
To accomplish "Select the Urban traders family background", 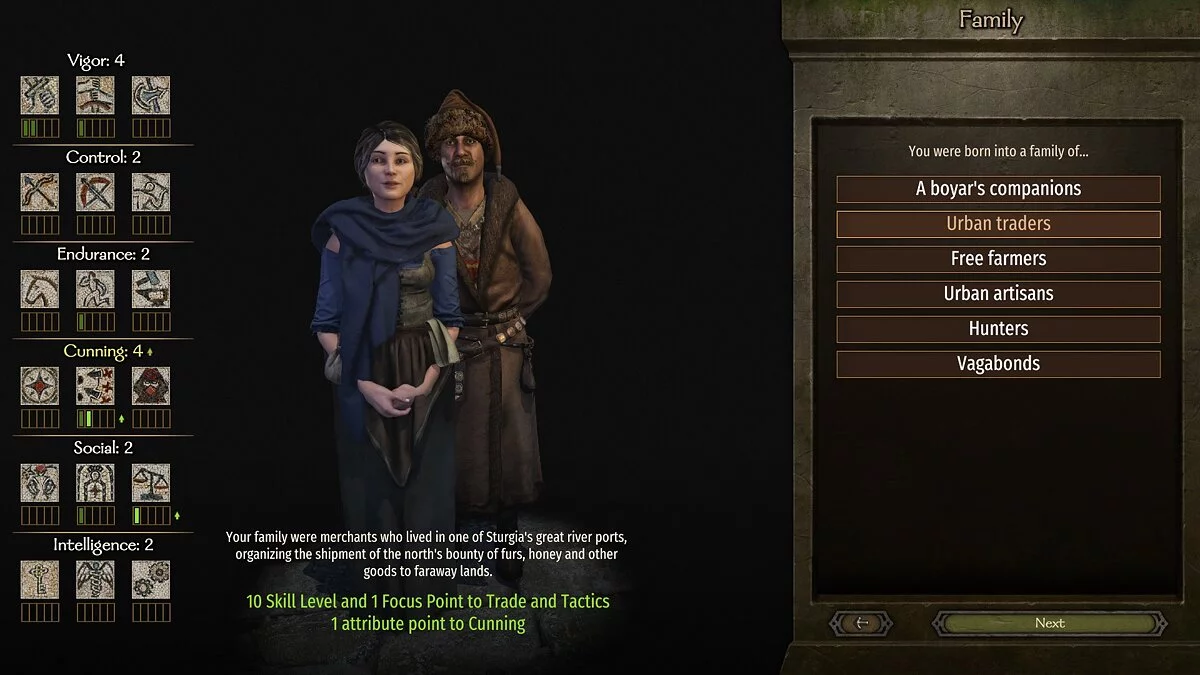I will [x=998, y=224].
